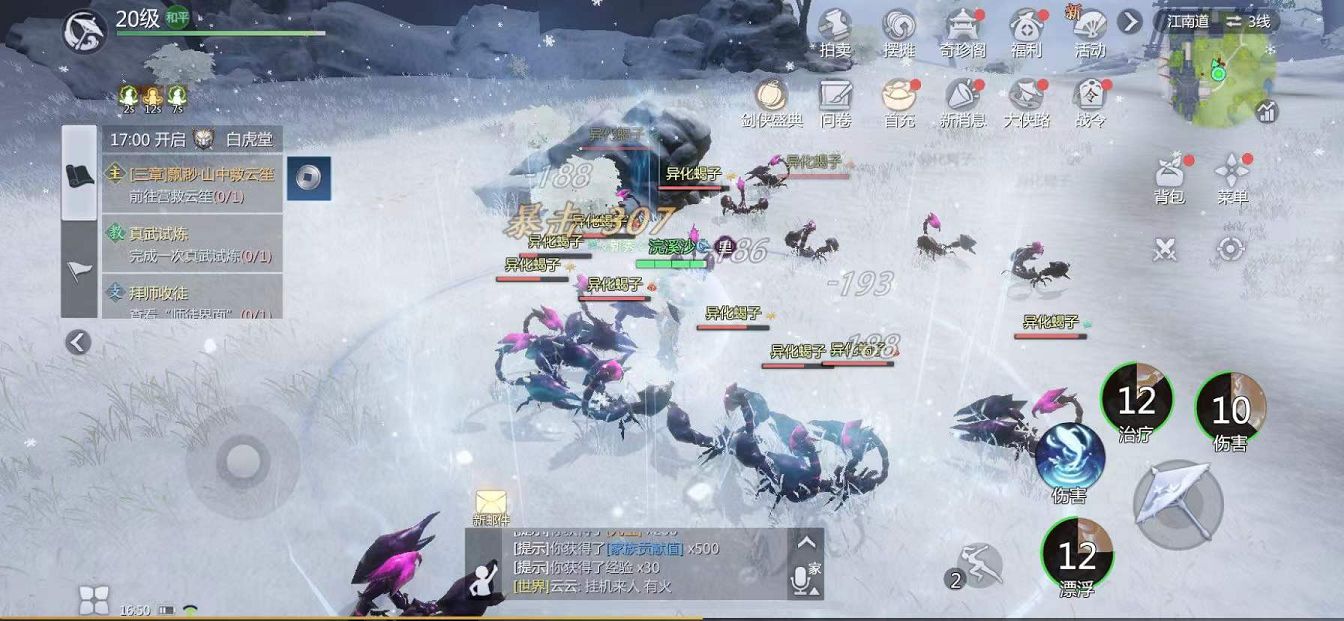The width and height of the screenshot is (1344, 621).
Task: Use the umbrella basic attack button
Action: [x=1177, y=503]
